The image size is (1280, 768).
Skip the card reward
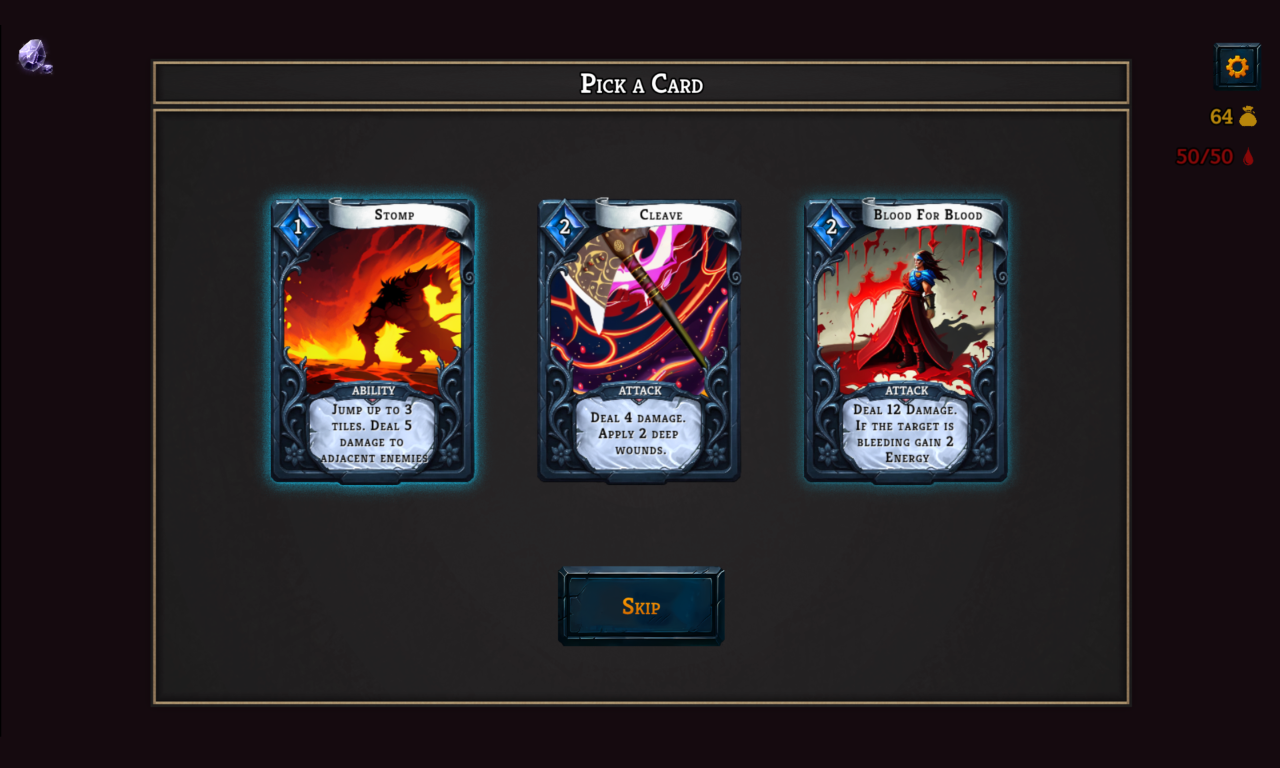641,606
